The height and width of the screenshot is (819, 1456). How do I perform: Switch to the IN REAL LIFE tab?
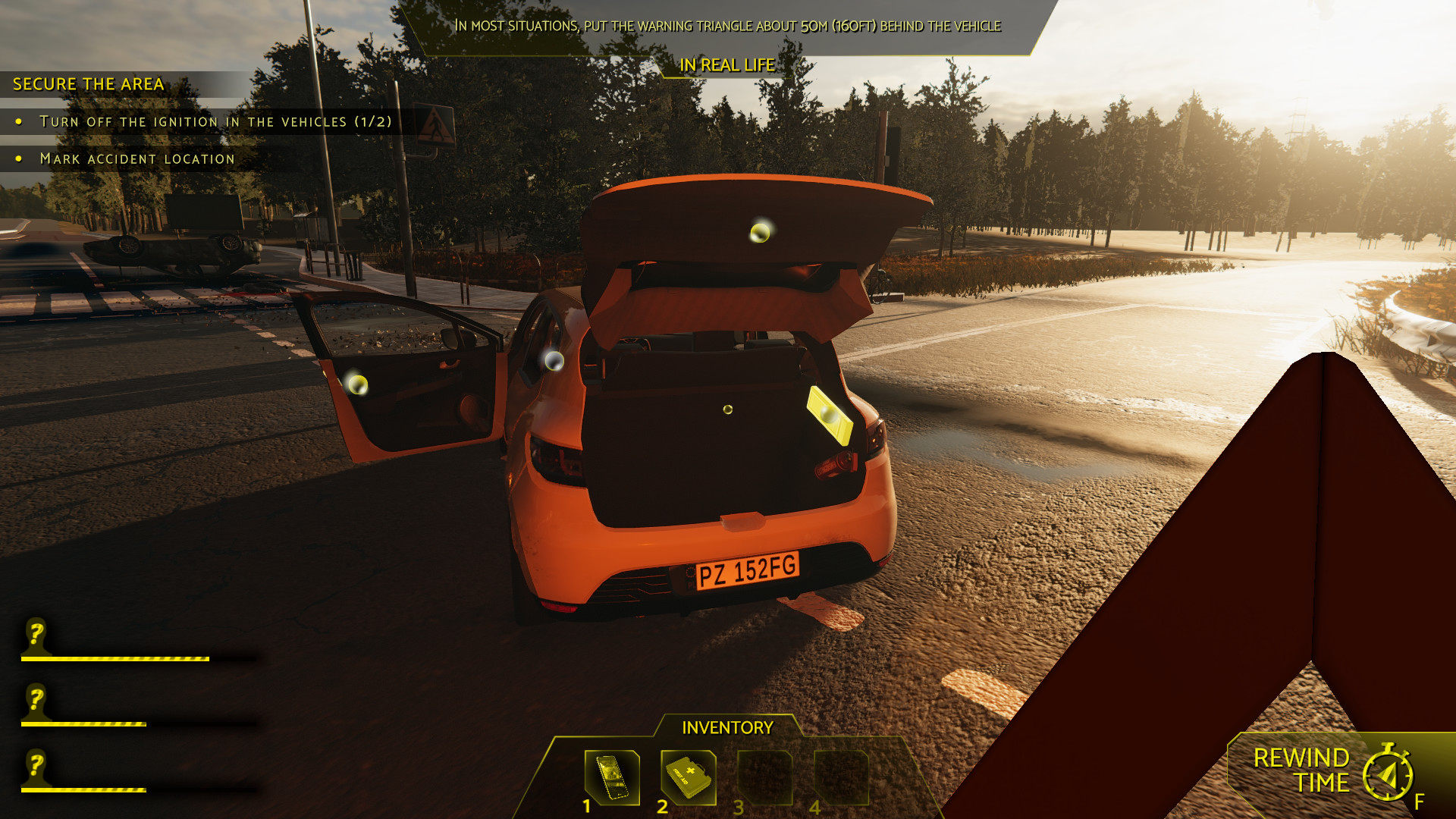(727, 65)
